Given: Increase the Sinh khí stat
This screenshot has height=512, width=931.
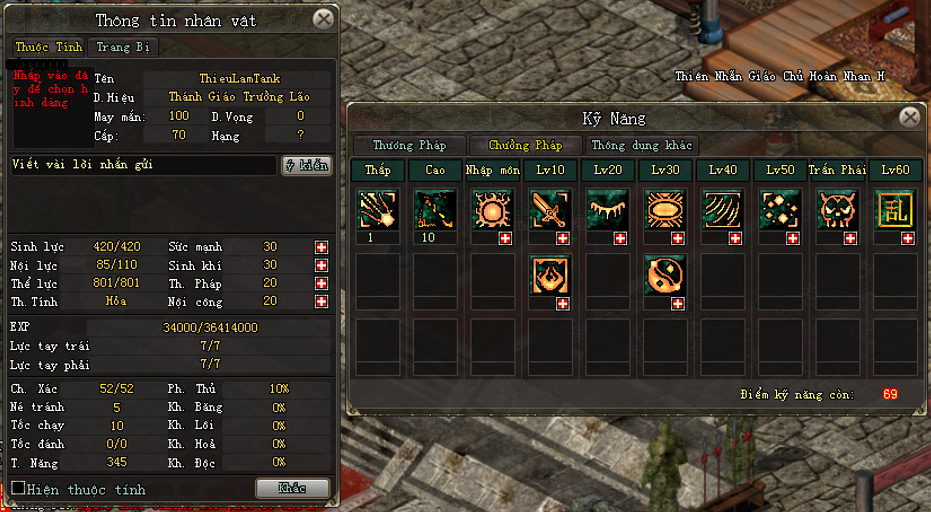Looking at the screenshot, I should click(x=321, y=265).
